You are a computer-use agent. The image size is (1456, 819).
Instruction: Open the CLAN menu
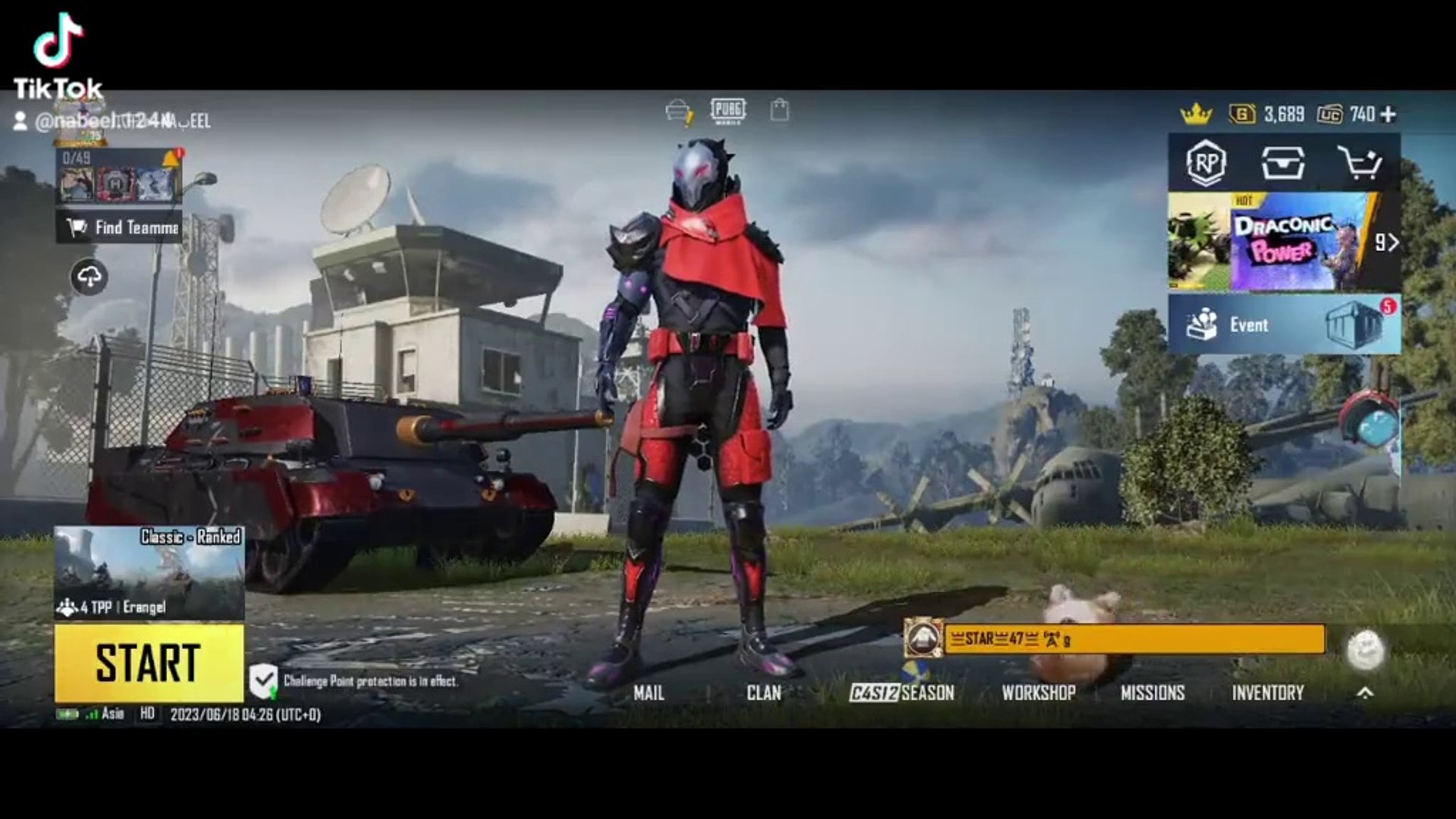(763, 692)
